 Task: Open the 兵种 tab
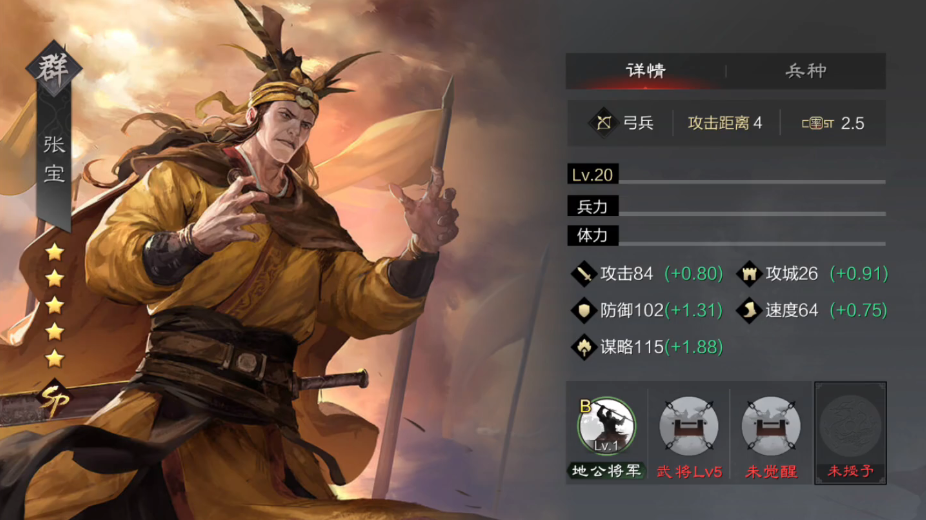tap(806, 71)
